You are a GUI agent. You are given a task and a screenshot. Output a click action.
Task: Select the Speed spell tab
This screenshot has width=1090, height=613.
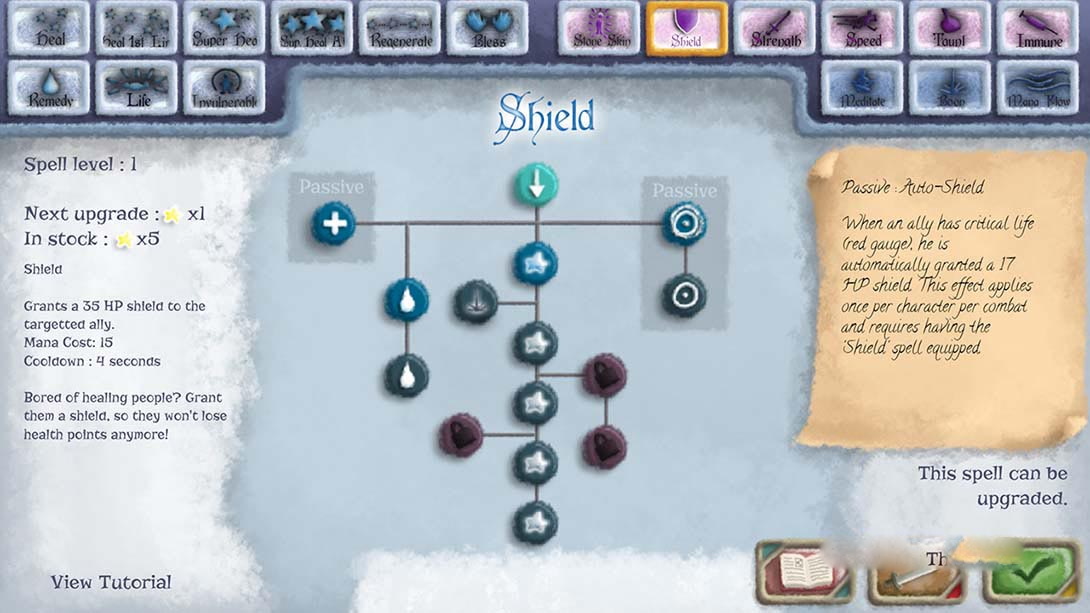point(862,28)
